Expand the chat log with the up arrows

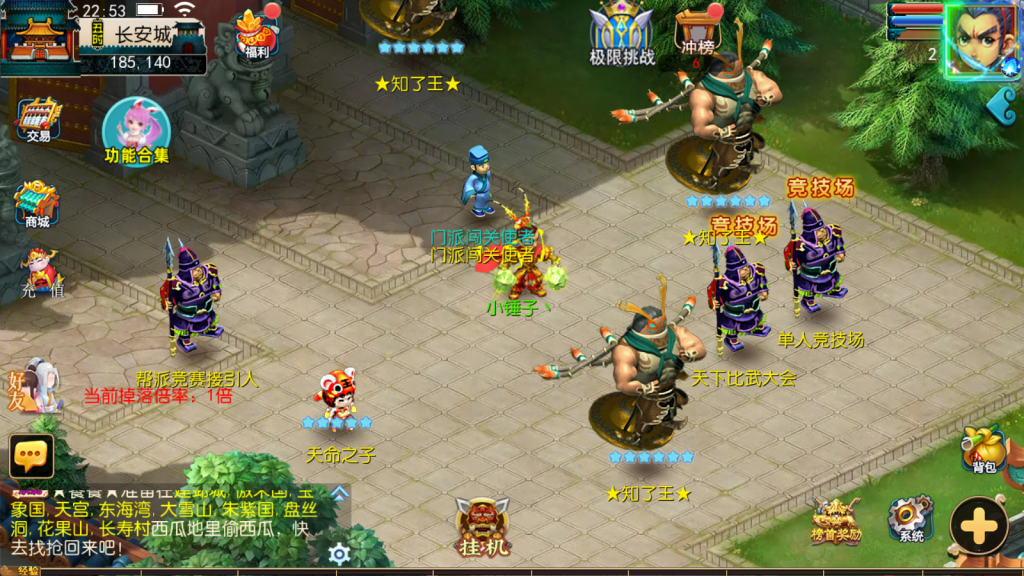[340, 493]
